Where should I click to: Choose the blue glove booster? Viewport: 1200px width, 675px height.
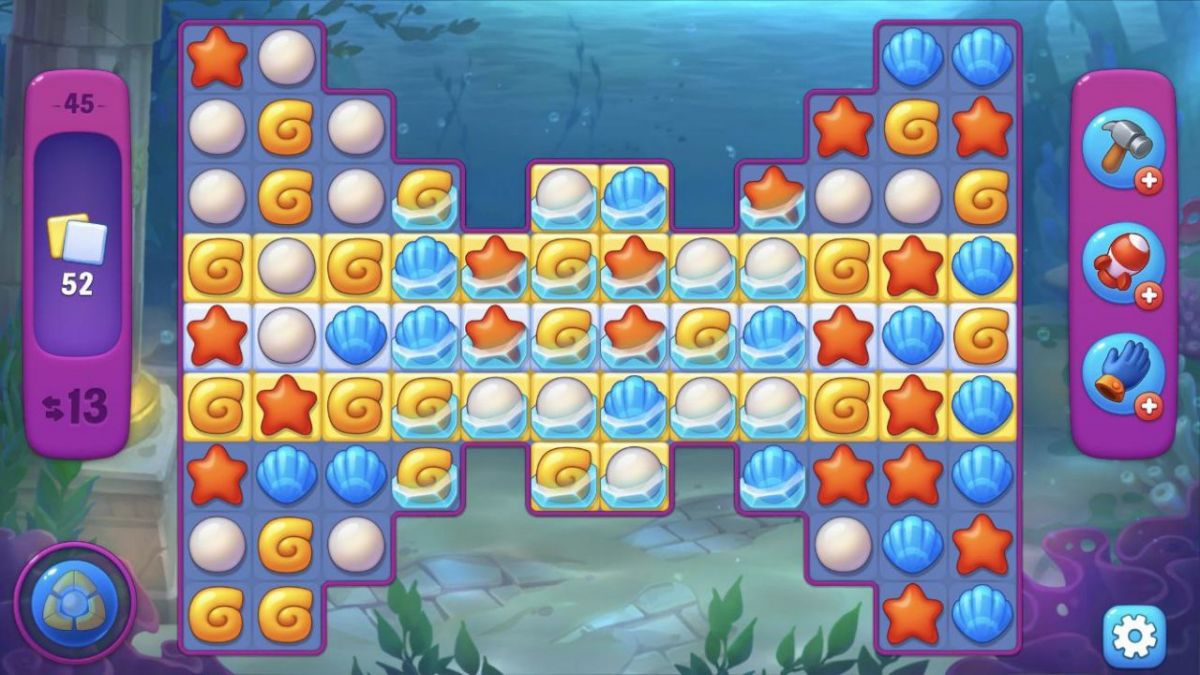click(x=1122, y=374)
